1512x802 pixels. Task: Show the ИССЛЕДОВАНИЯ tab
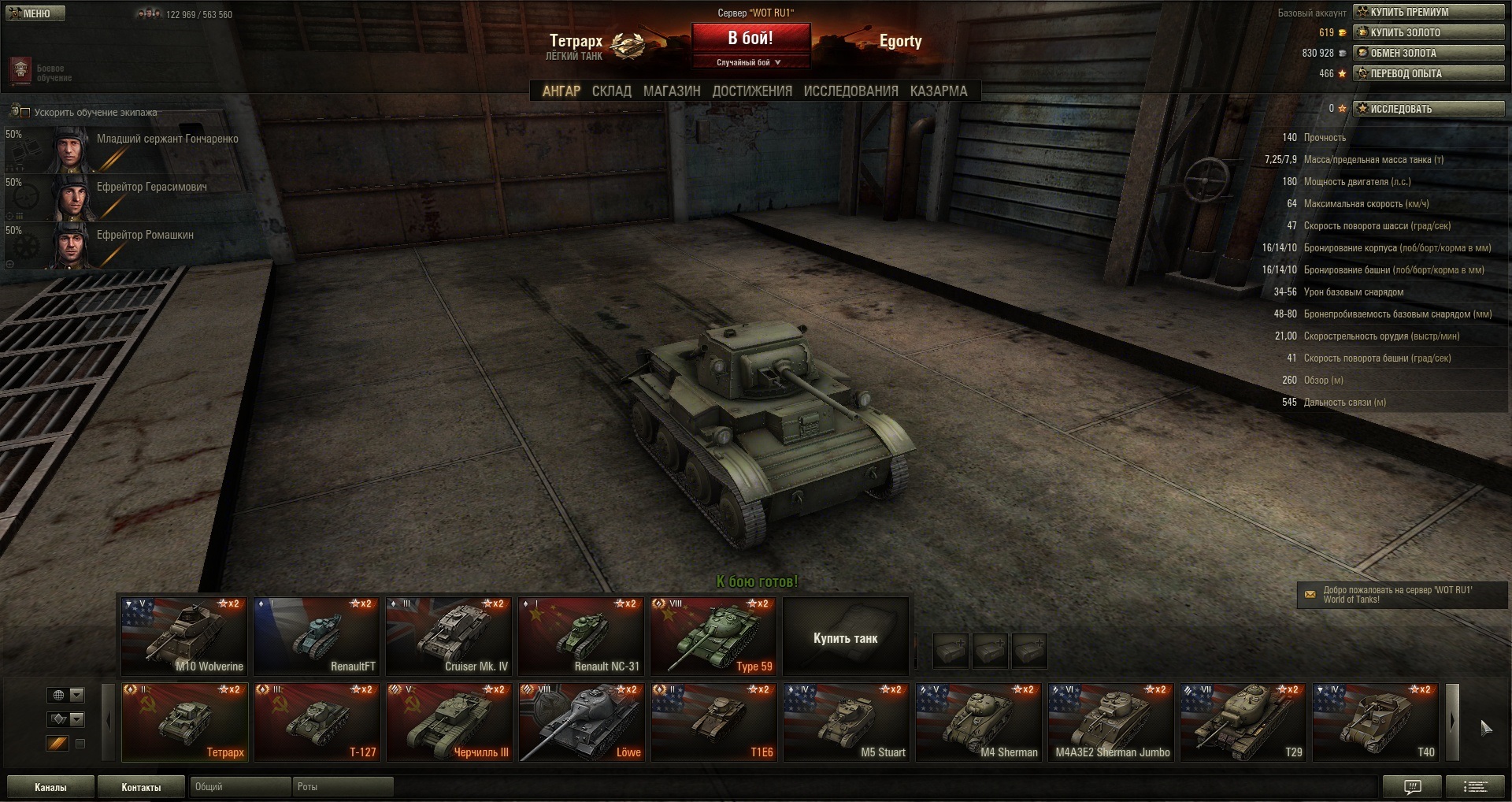coord(850,91)
